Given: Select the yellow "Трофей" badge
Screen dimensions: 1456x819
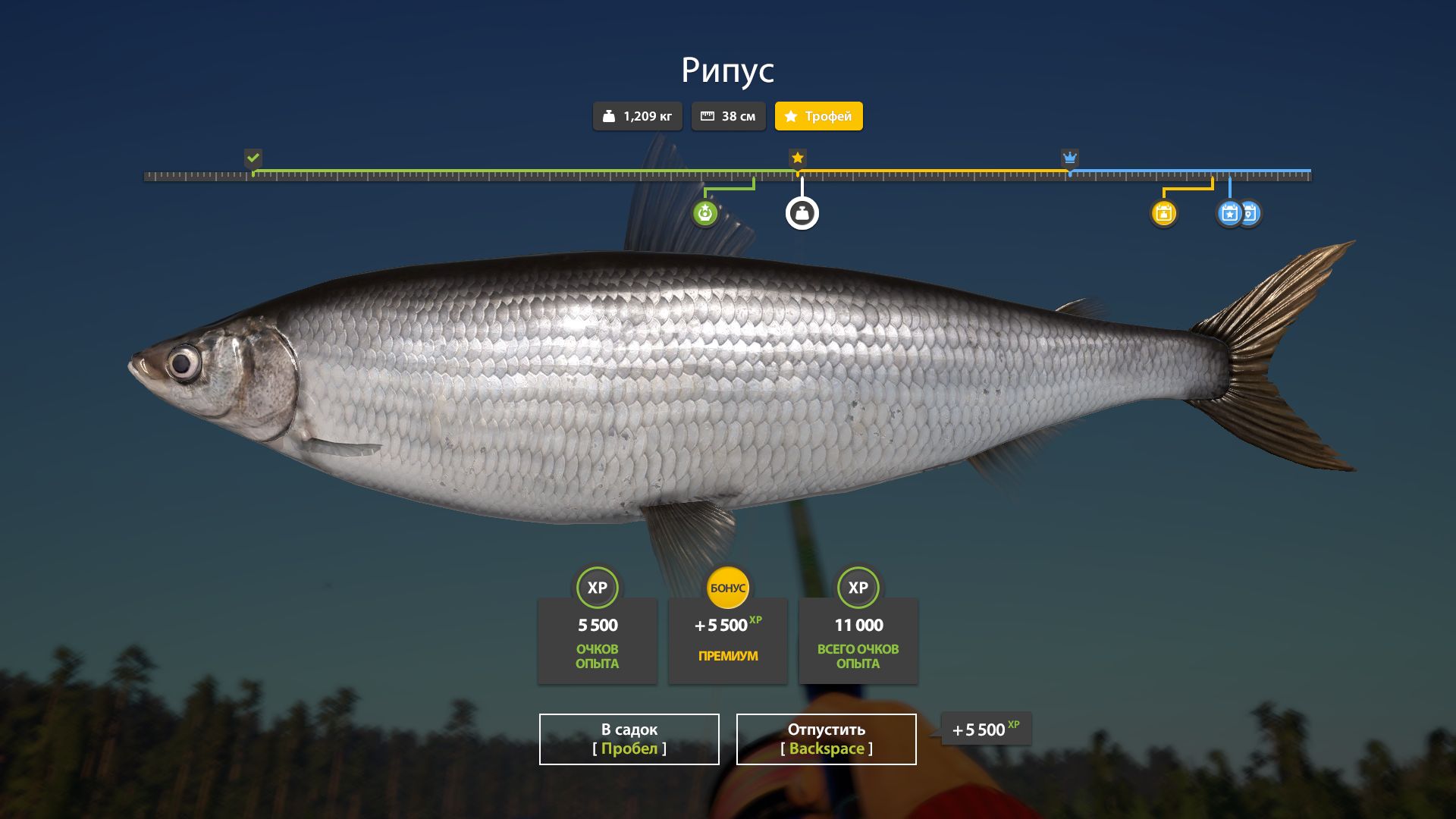Looking at the screenshot, I should [x=818, y=116].
